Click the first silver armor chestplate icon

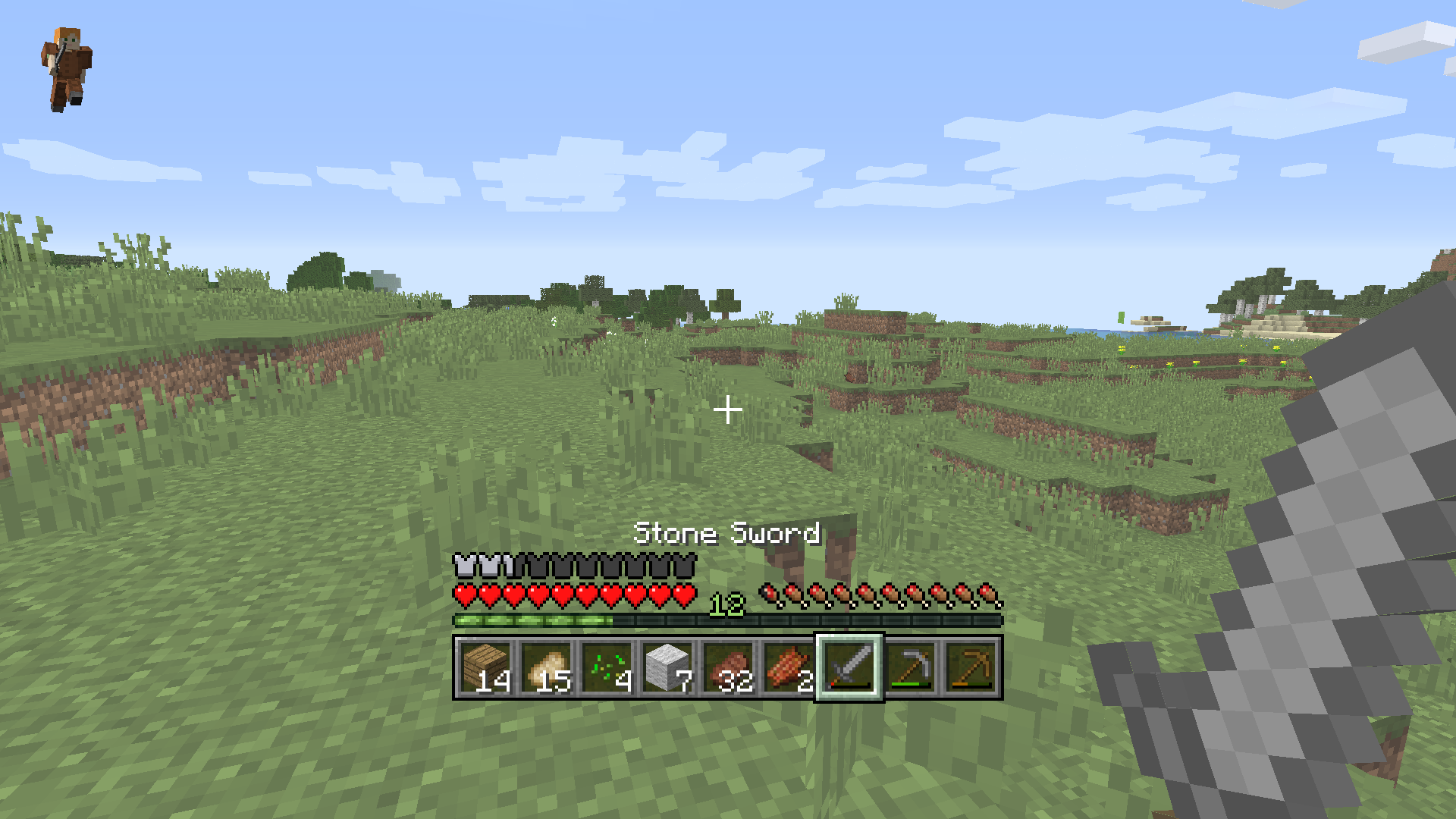tap(463, 565)
